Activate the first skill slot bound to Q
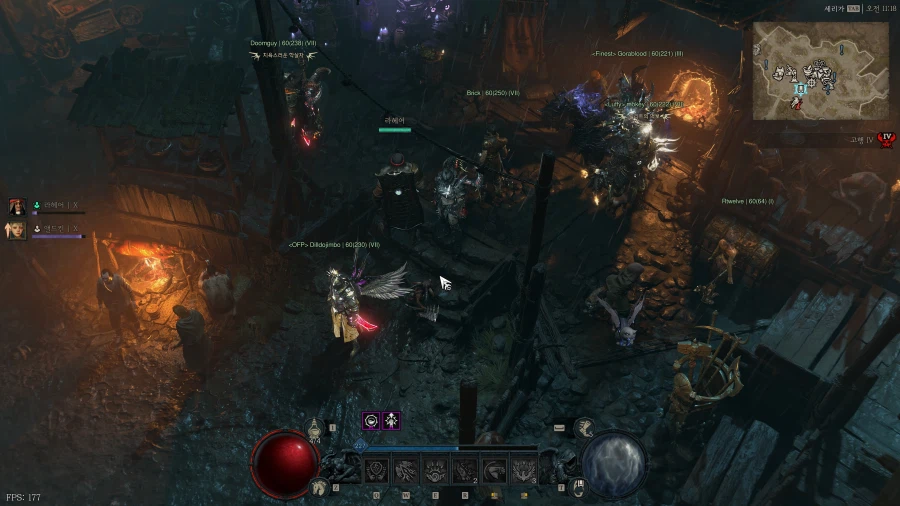Screen dimensions: 900x506 pos(377,471)
